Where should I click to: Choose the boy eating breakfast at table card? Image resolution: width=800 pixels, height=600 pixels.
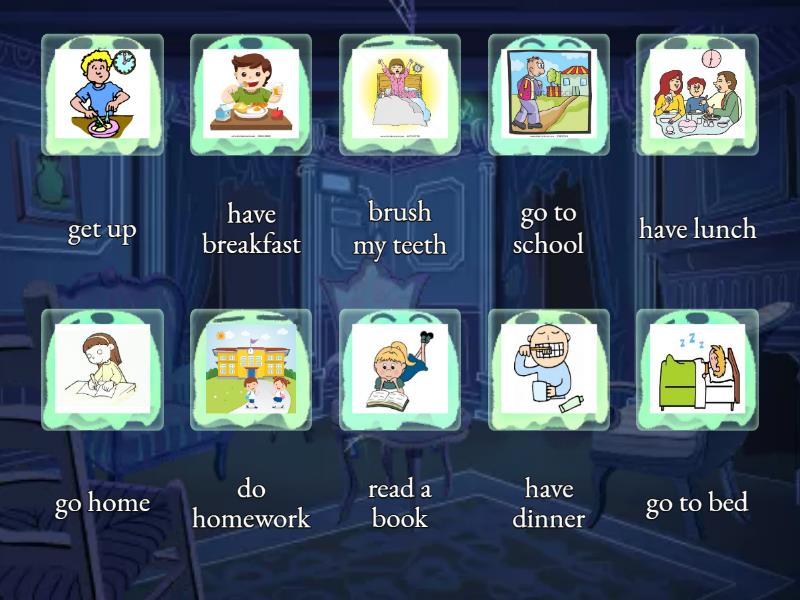pyautogui.click(x=251, y=94)
